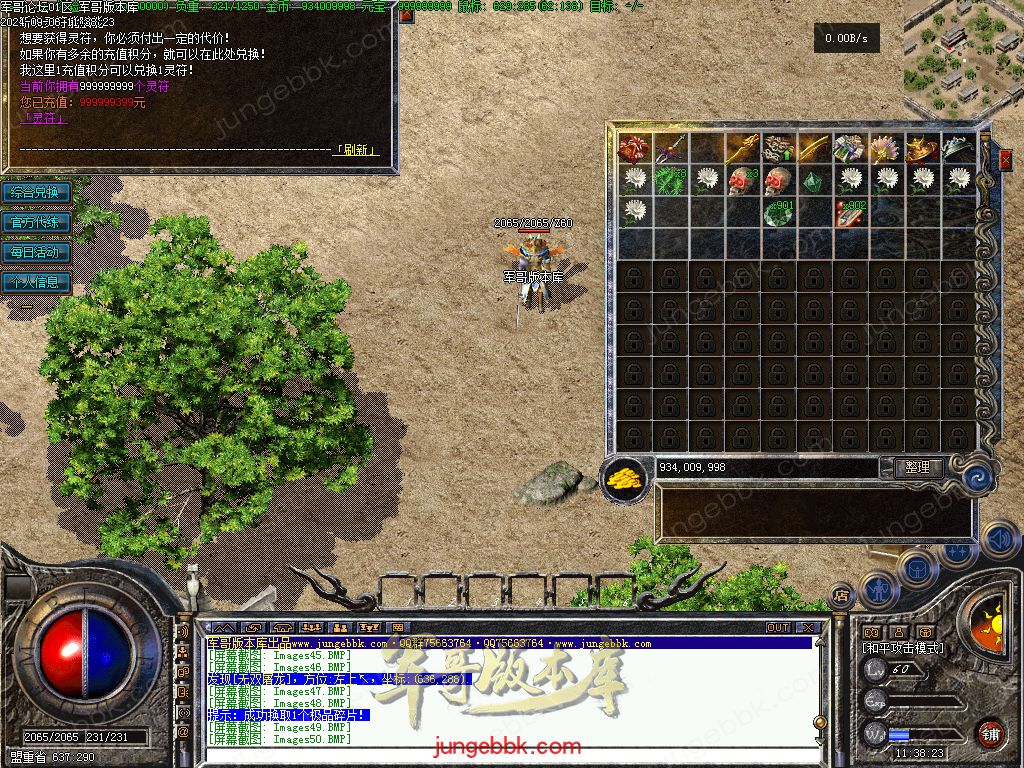Open the 店 shop button
The width and height of the screenshot is (1024, 768).
tap(841, 595)
